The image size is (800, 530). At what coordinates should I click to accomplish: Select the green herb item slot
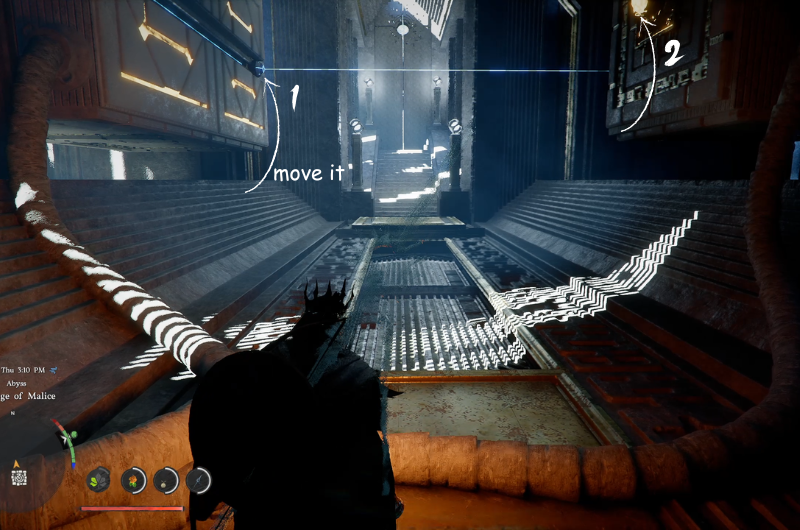coord(98,481)
